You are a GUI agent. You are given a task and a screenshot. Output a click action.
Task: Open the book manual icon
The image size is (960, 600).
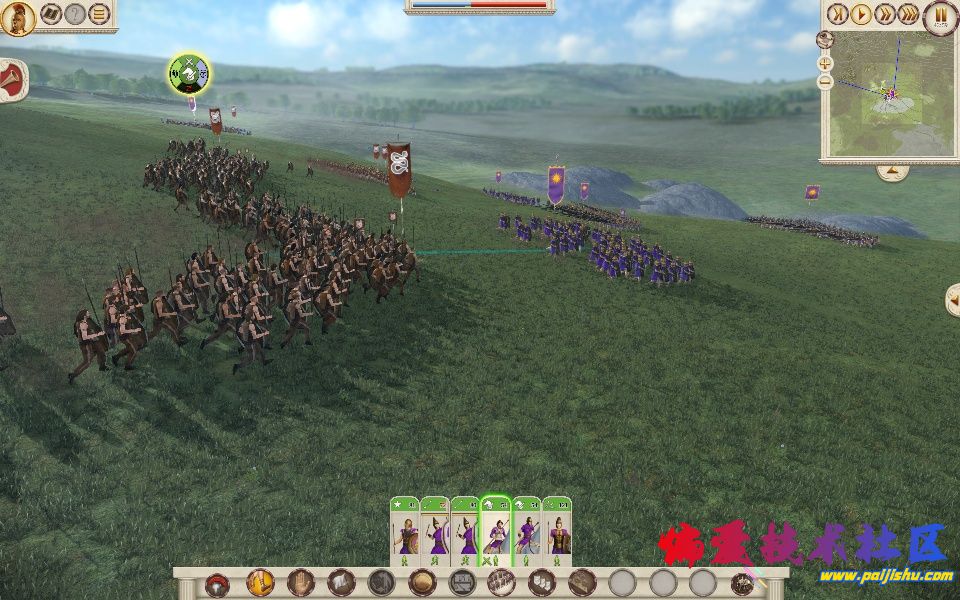50,14
